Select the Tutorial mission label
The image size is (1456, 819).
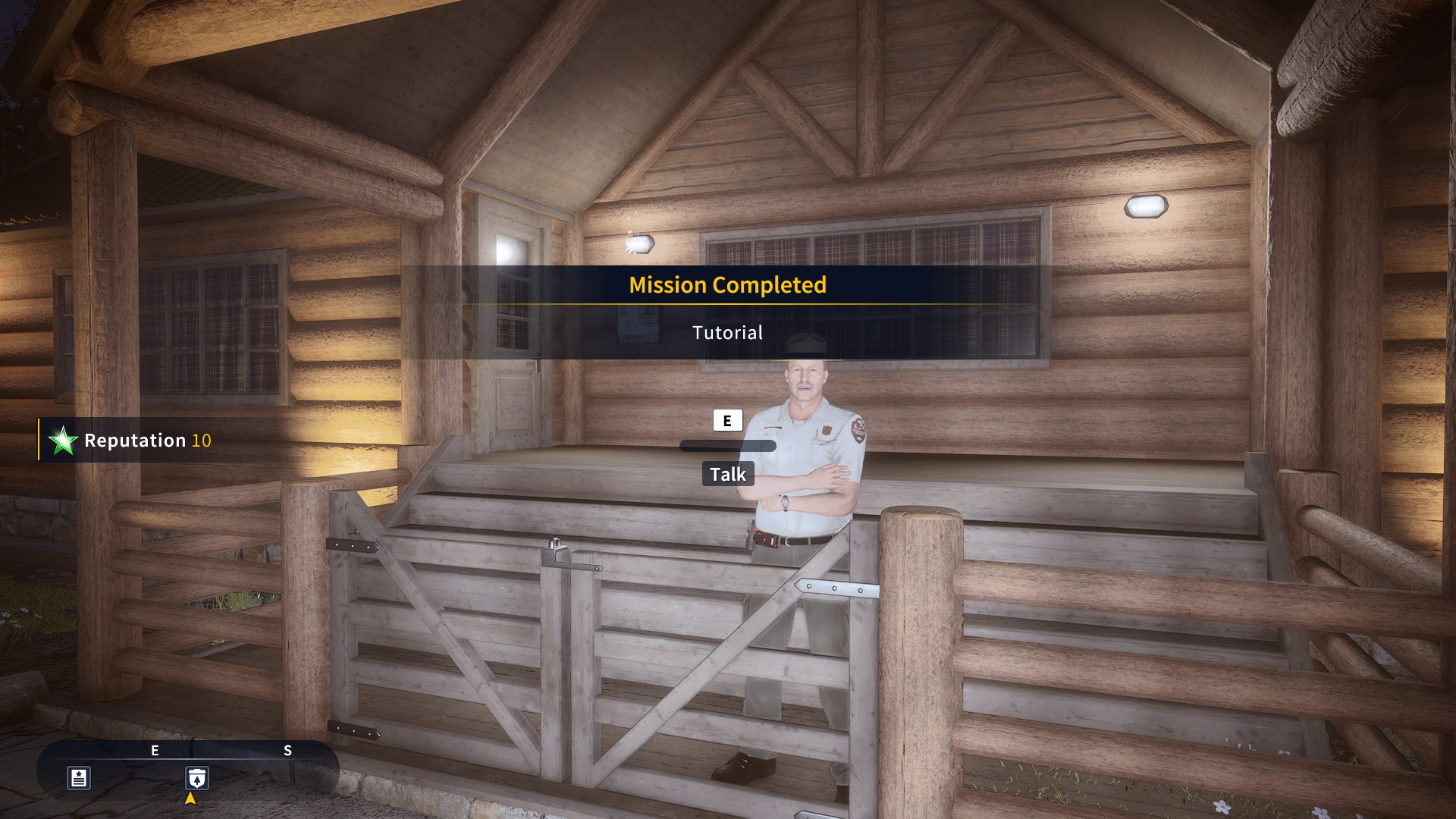pos(727,332)
